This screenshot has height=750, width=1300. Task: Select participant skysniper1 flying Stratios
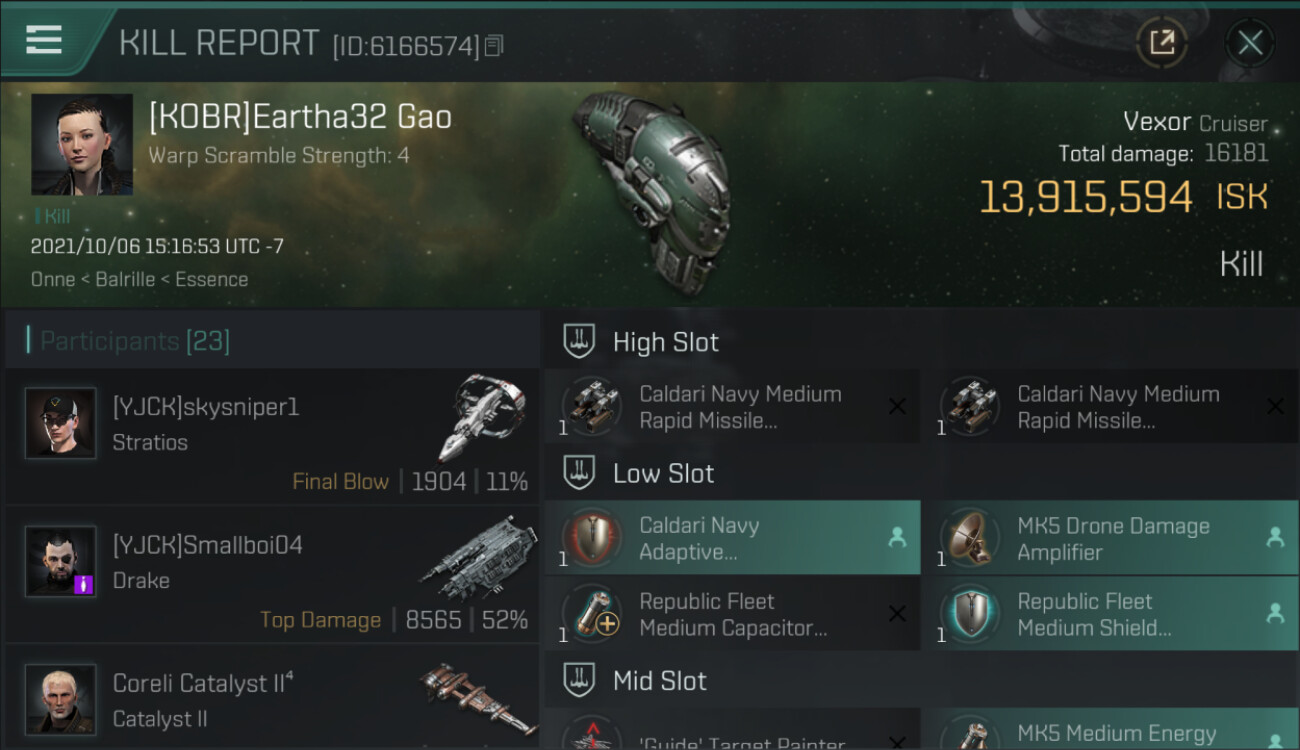(x=272, y=436)
